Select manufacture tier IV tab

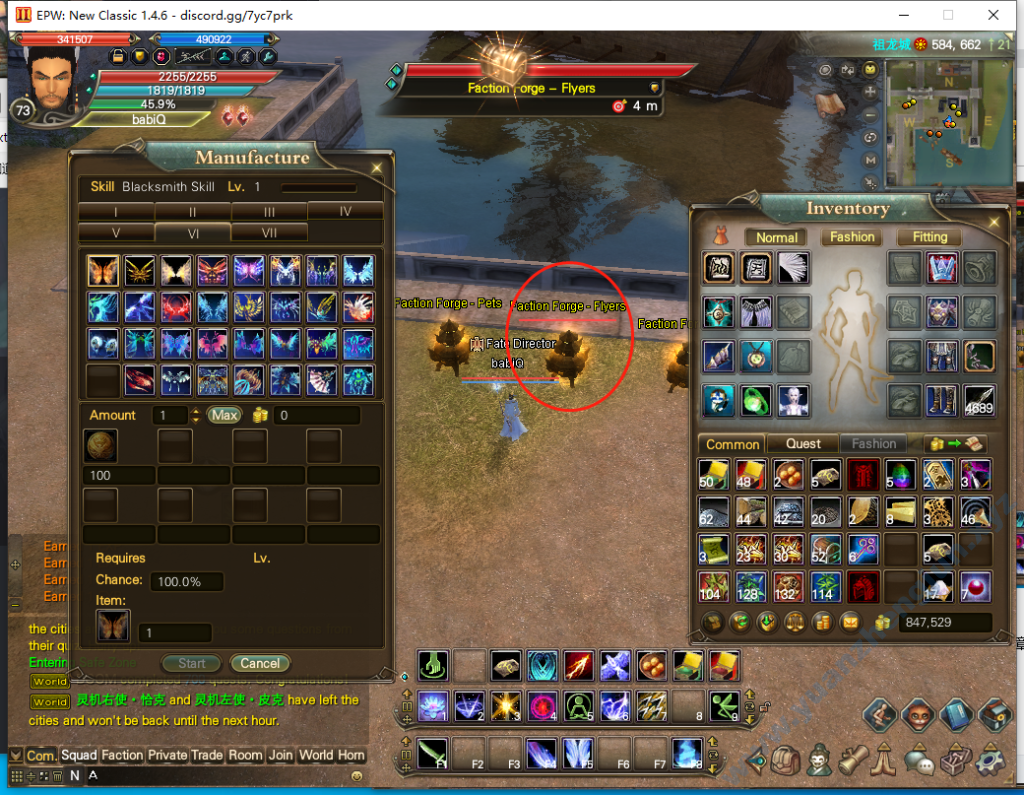pyautogui.click(x=345, y=211)
